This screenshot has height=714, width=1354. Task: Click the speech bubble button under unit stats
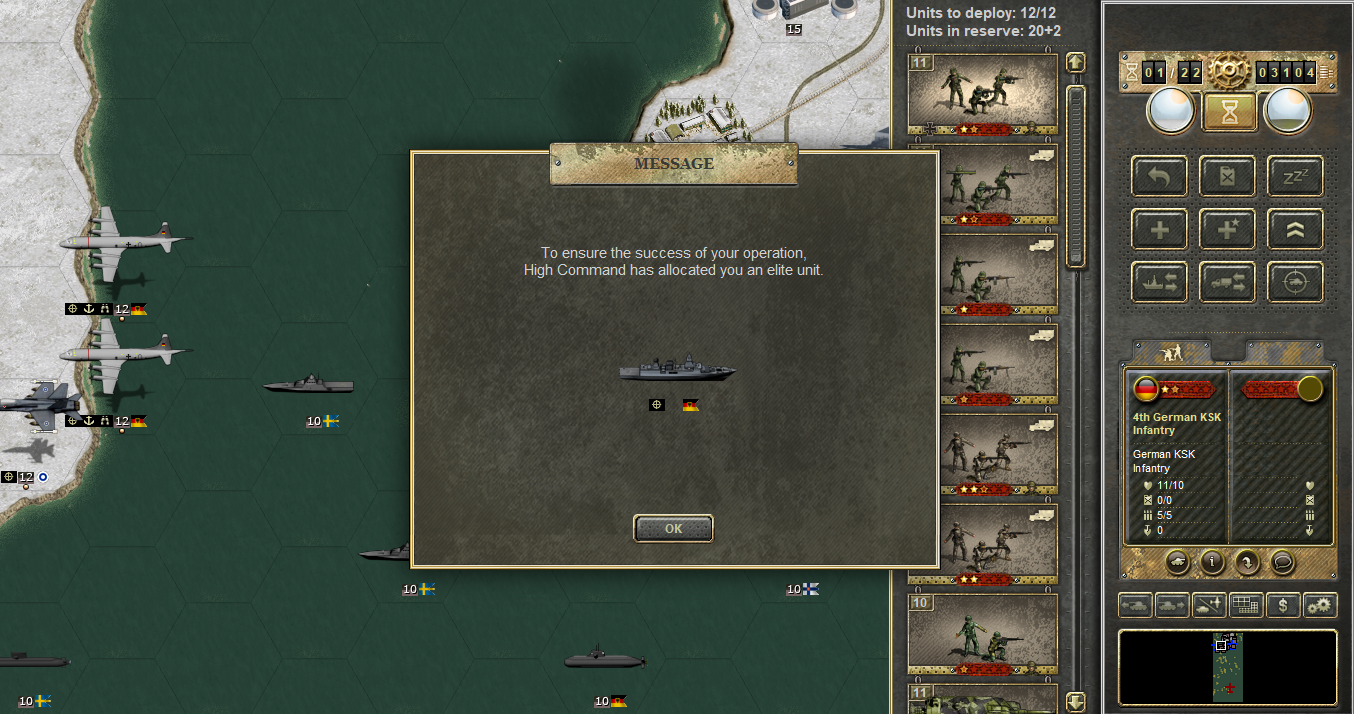coord(1282,562)
